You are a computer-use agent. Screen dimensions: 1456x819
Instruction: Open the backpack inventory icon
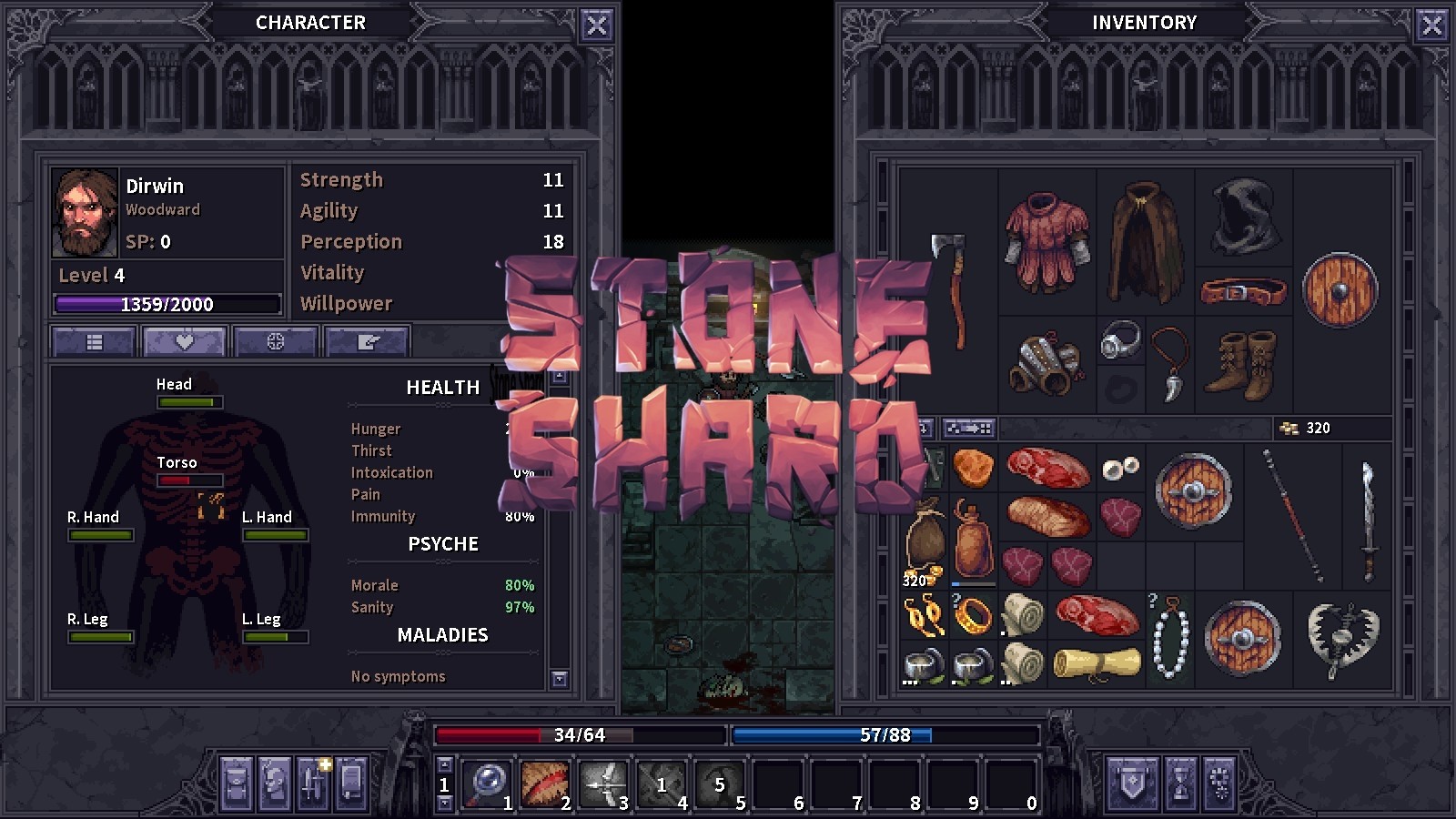235,784
